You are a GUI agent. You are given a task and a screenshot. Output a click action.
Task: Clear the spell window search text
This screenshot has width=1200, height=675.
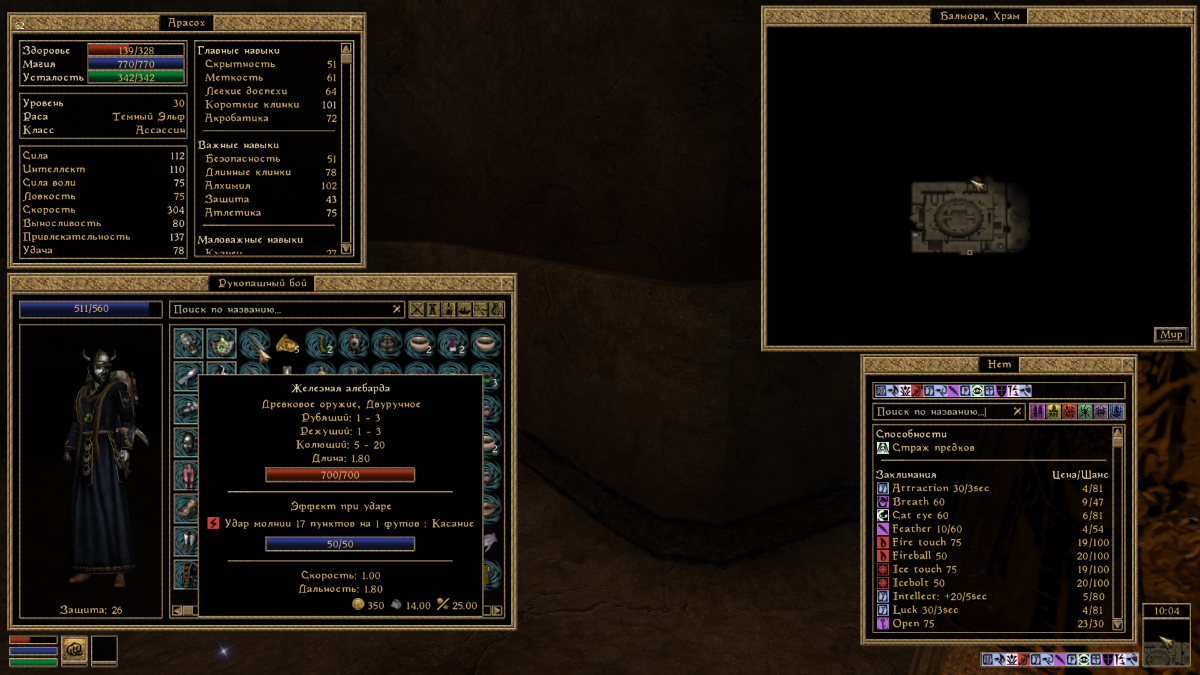click(1017, 411)
